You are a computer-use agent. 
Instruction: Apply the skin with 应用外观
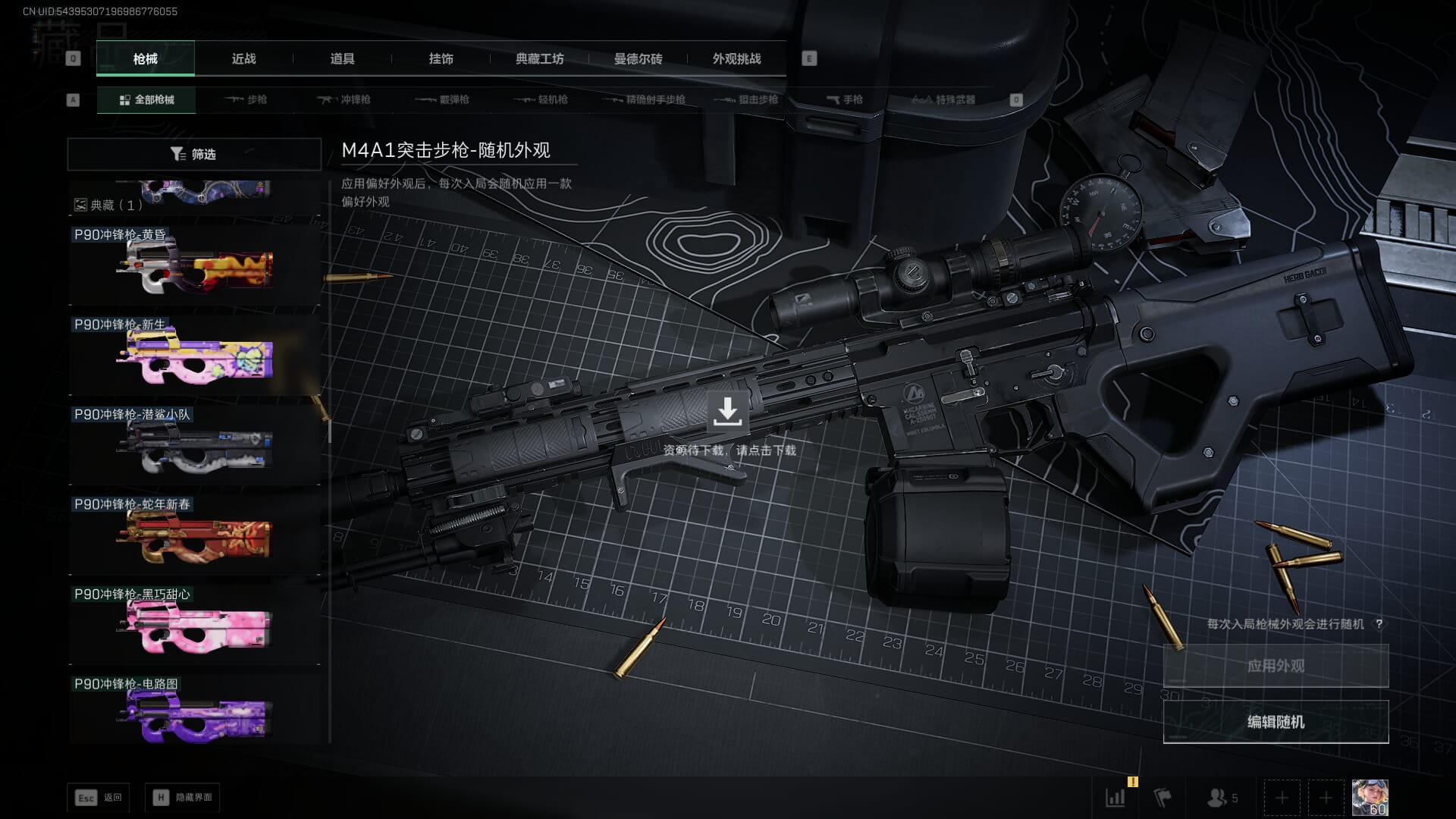pos(1276,666)
